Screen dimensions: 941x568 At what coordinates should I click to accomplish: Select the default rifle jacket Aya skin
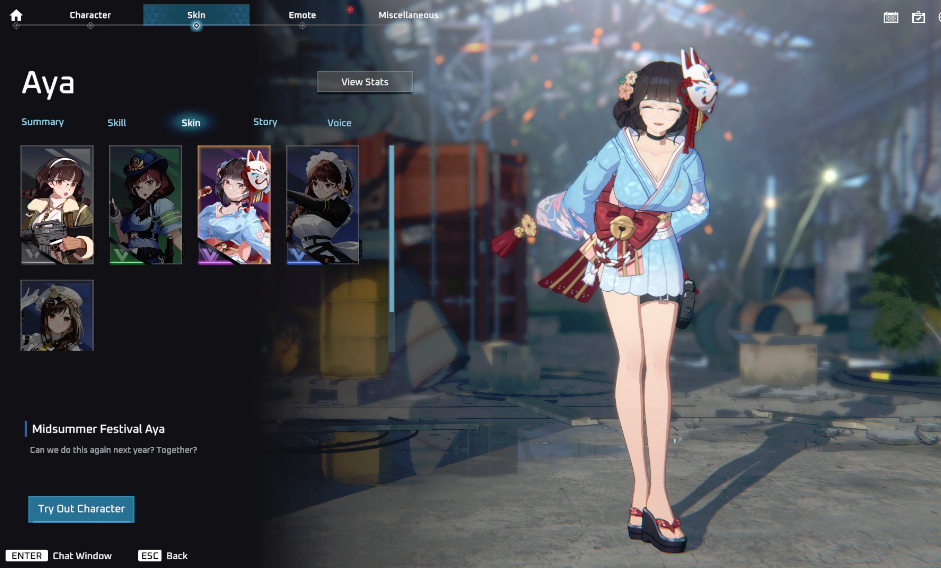[57, 205]
